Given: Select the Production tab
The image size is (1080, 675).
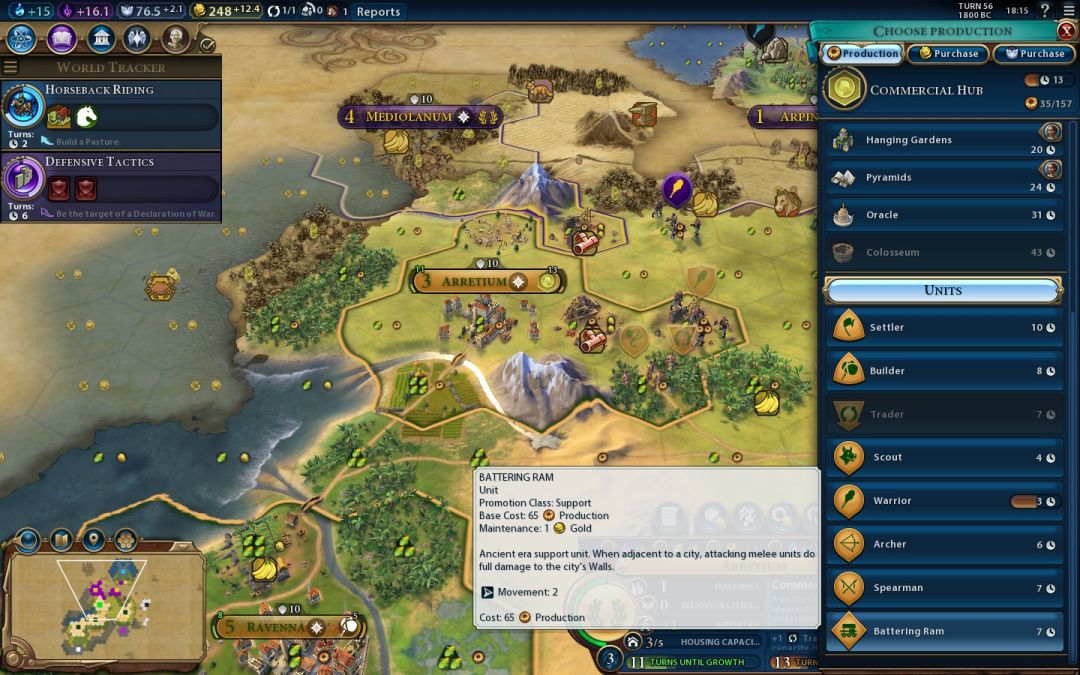Looking at the screenshot, I should (863, 54).
